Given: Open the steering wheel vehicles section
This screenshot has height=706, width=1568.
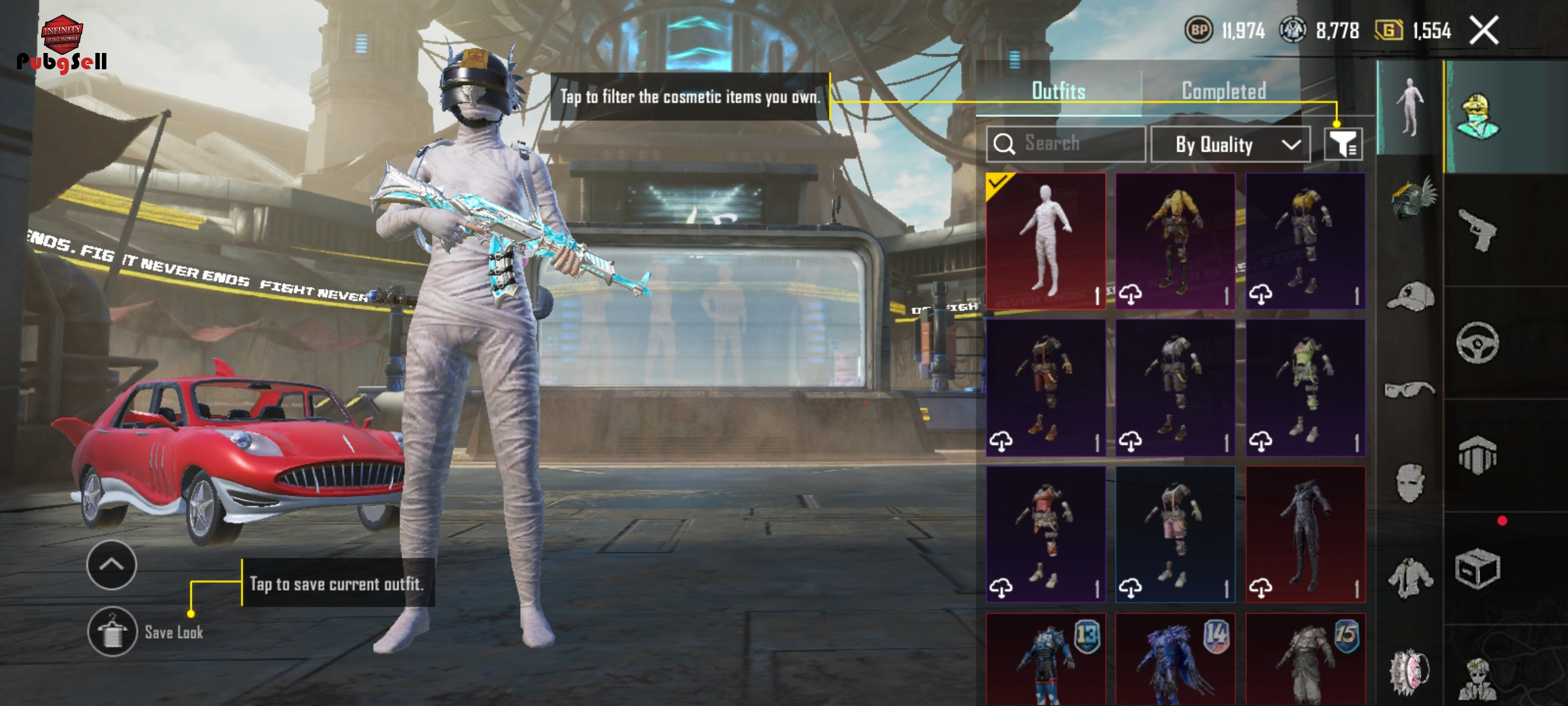Looking at the screenshot, I should click(1478, 342).
